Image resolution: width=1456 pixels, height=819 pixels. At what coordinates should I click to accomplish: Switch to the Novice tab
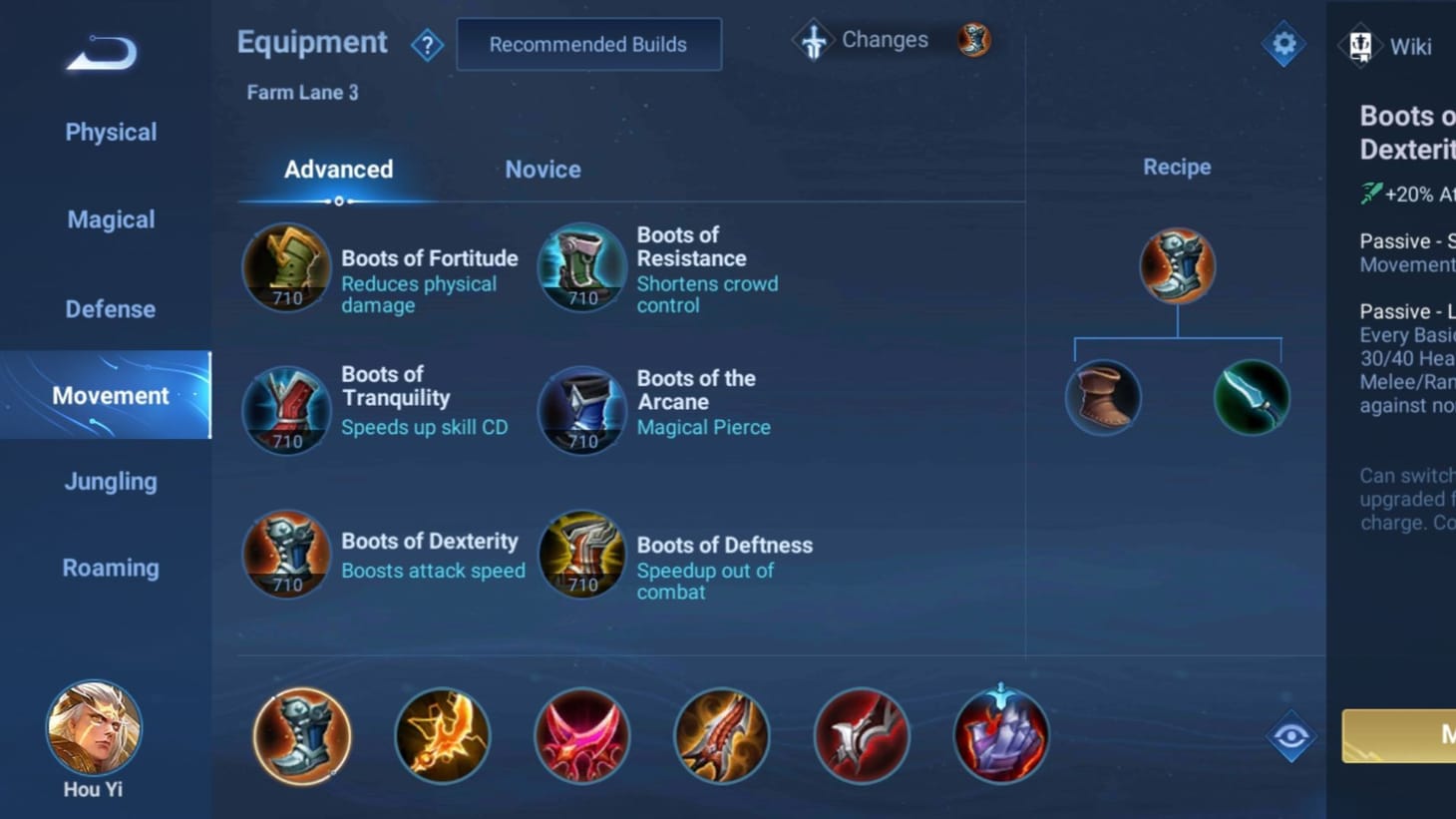click(543, 169)
